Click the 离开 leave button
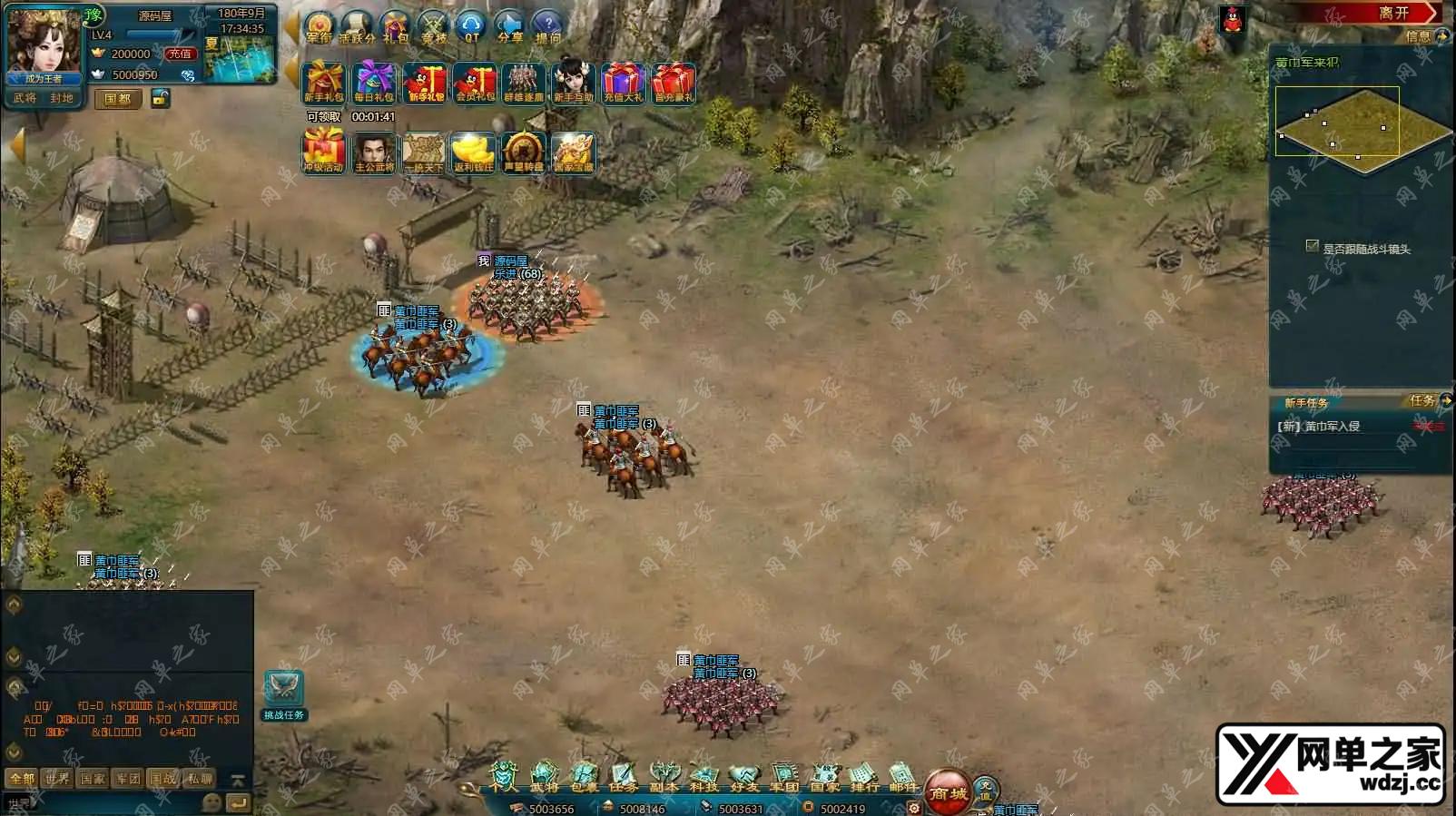Image resolution: width=1456 pixels, height=816 pixels. (x=1393, y=13)
